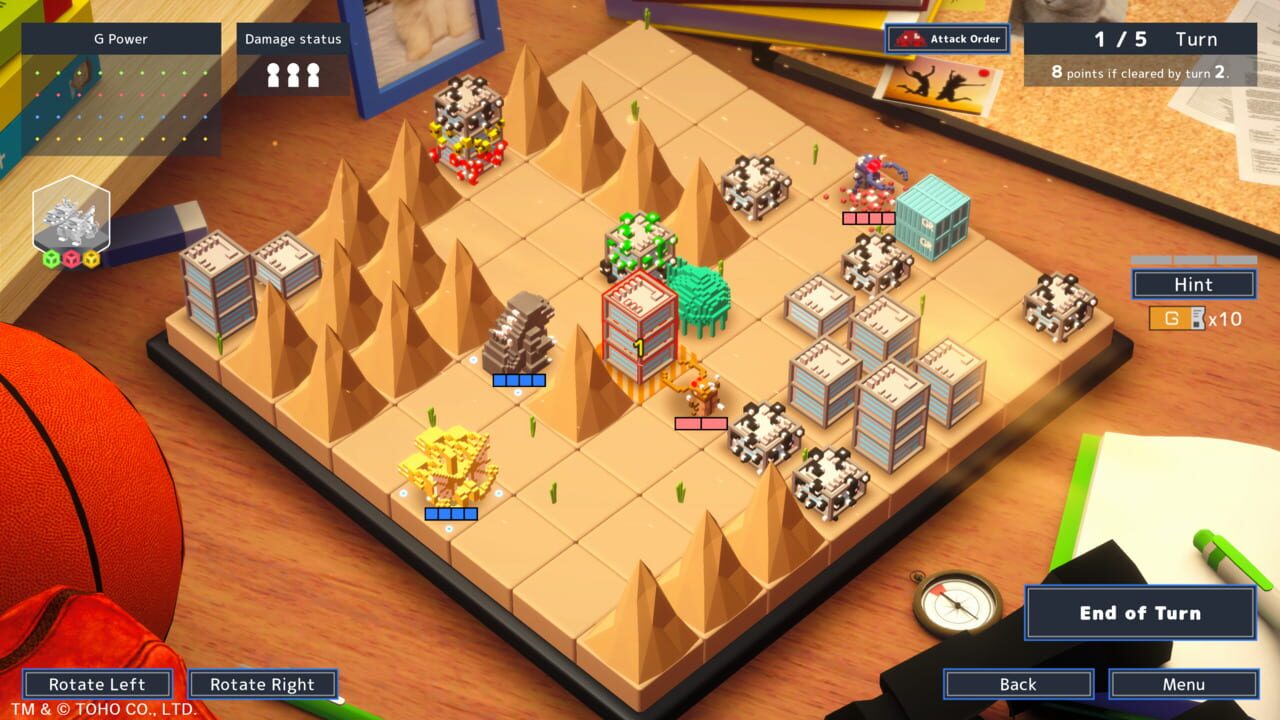
Task: Select the G Power panel header
Action: coord(120,39)
